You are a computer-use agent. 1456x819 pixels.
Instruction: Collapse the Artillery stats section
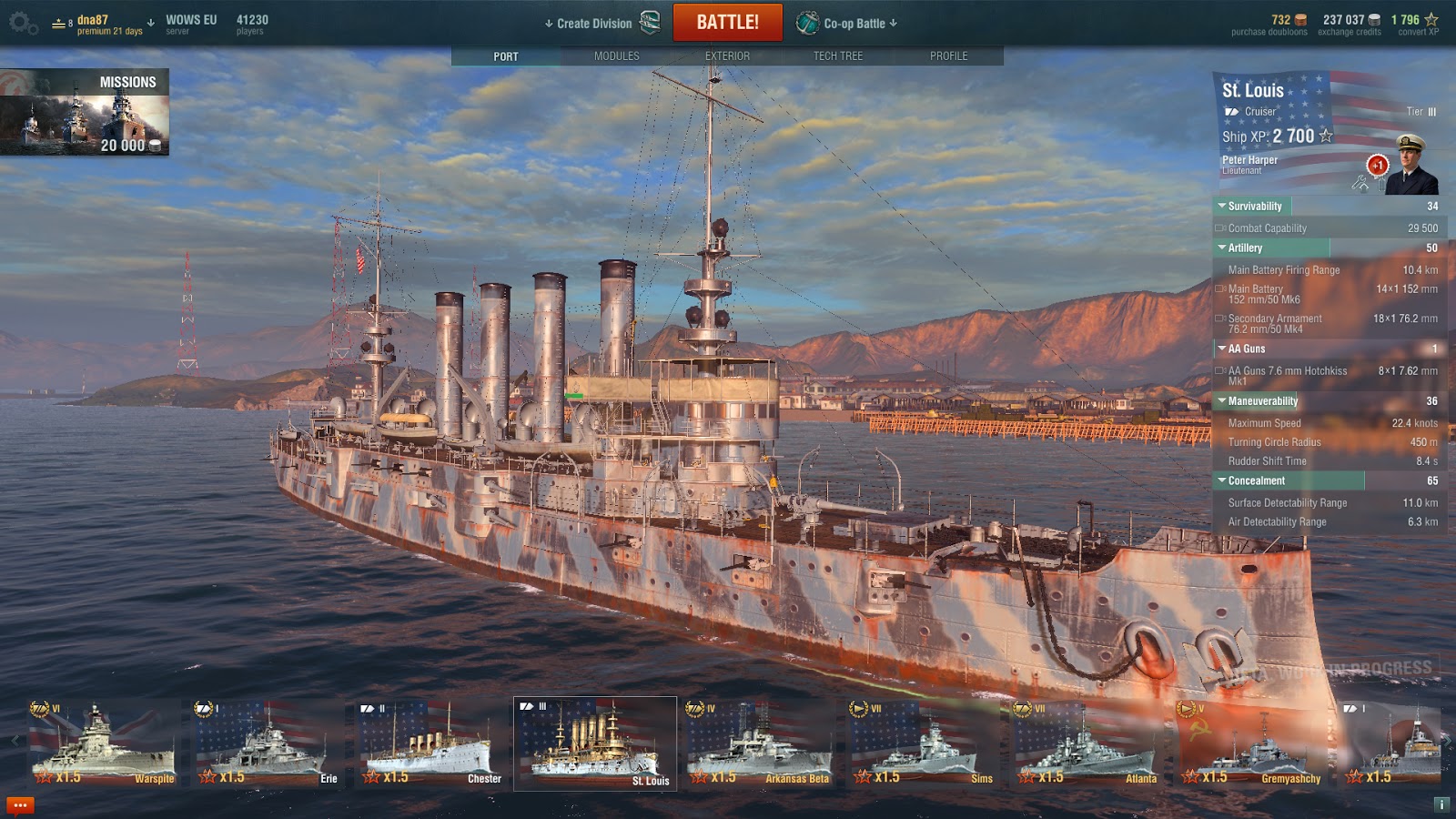click(x=1245, y=248)
